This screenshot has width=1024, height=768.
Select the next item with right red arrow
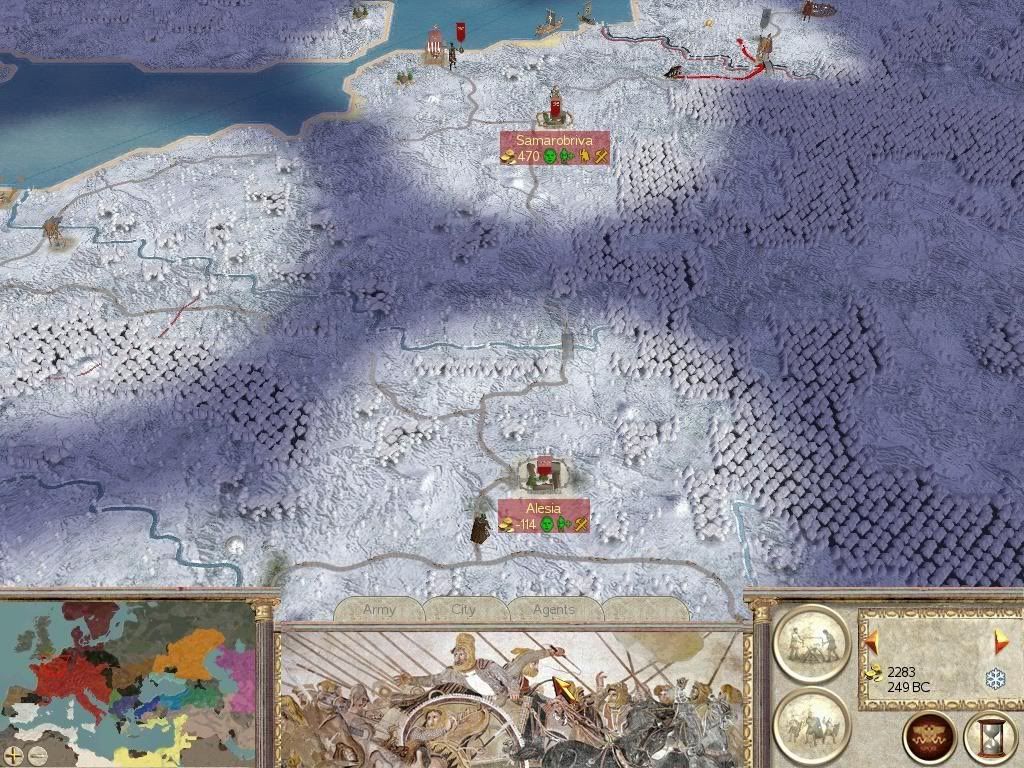click(1000, 640)
